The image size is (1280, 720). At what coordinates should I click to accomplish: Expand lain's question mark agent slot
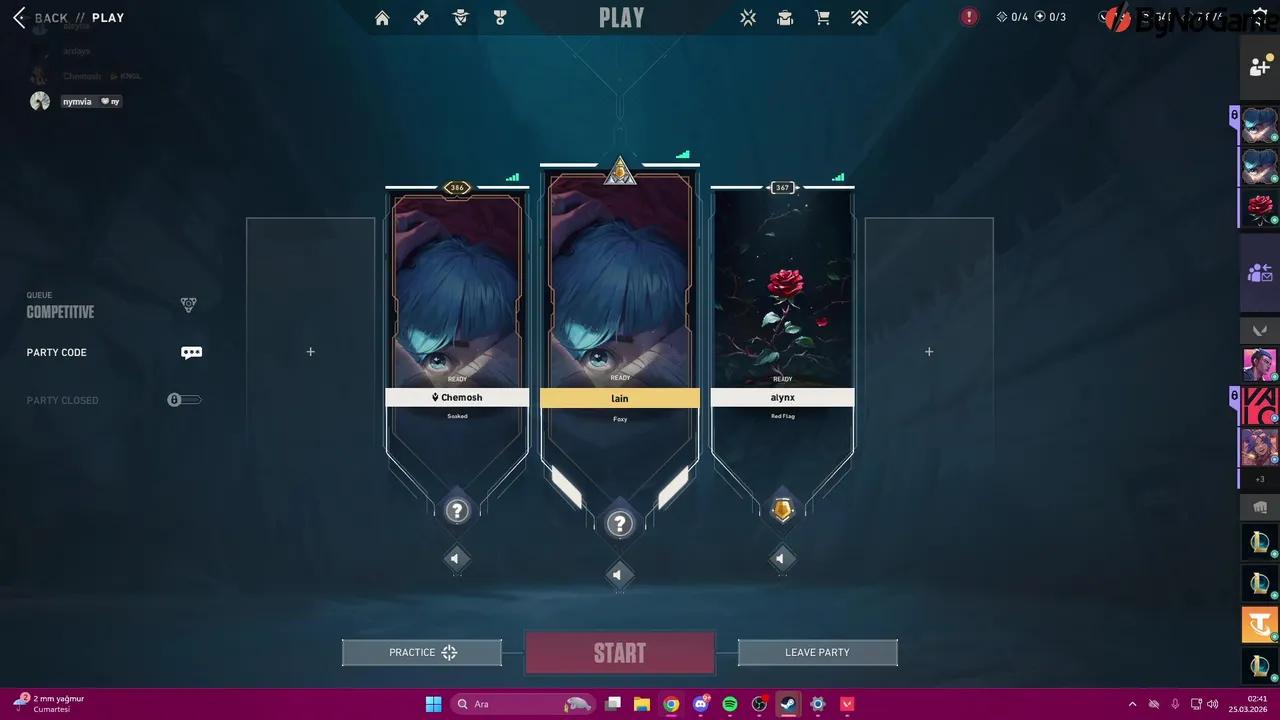(619, 523)
